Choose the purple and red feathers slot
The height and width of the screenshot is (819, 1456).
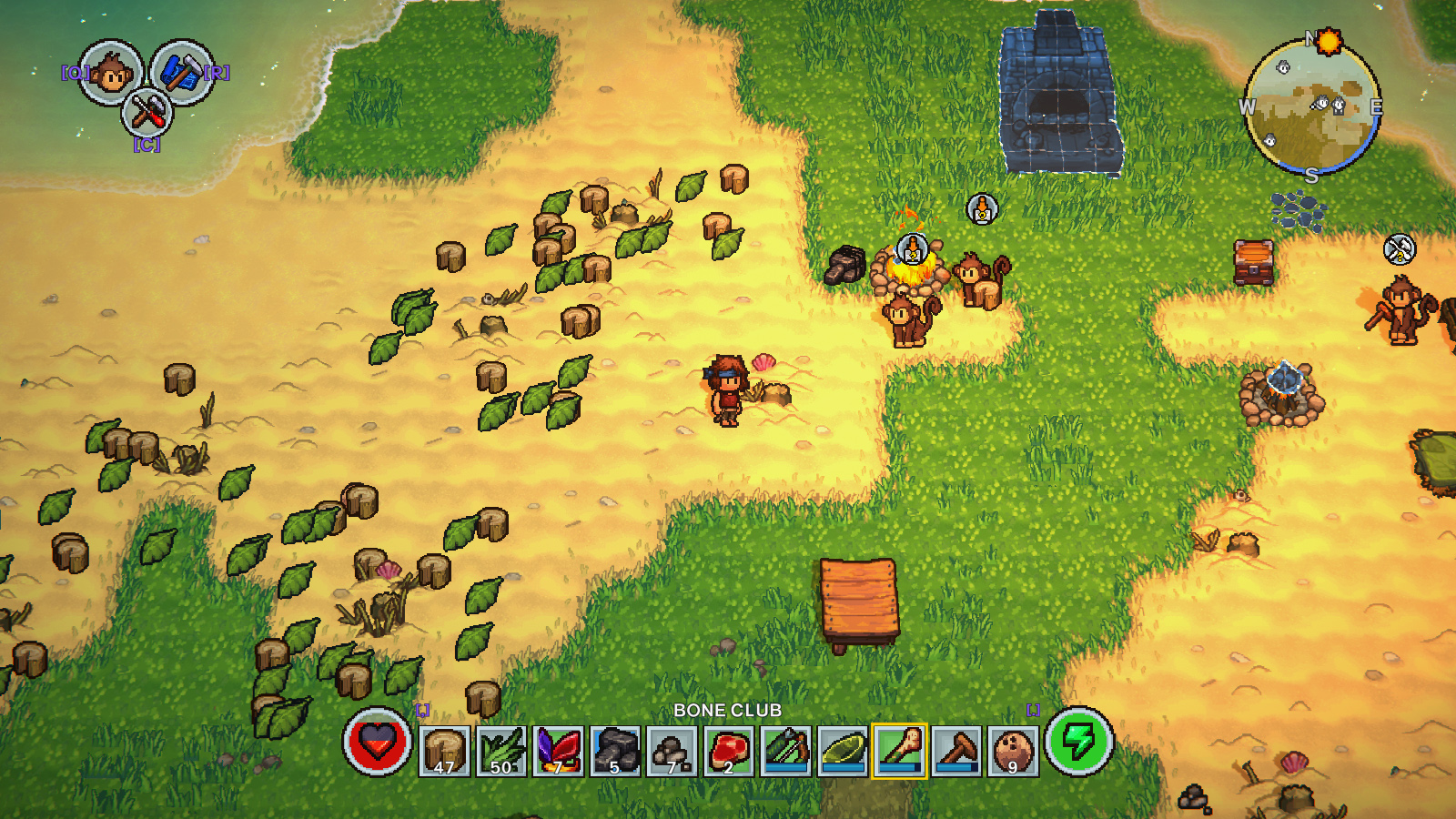[x=558, y=752]
